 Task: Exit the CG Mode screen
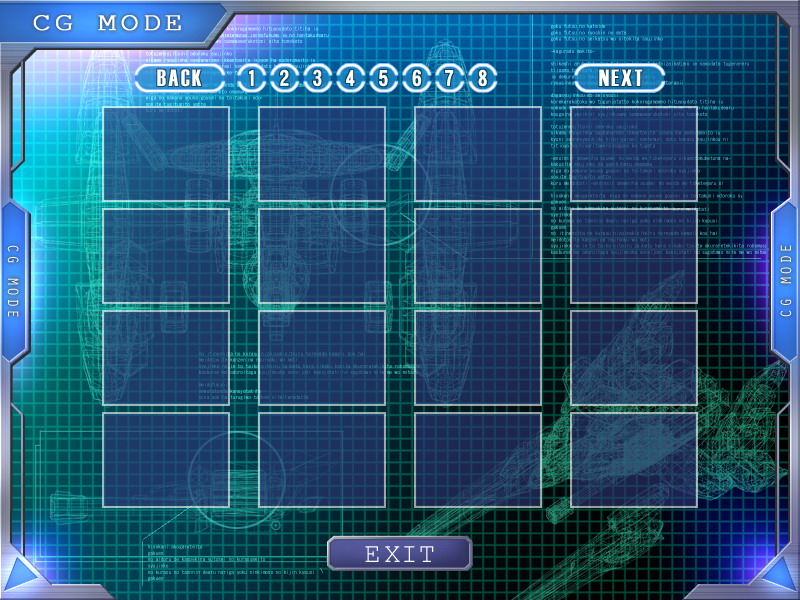coord(399,553)
